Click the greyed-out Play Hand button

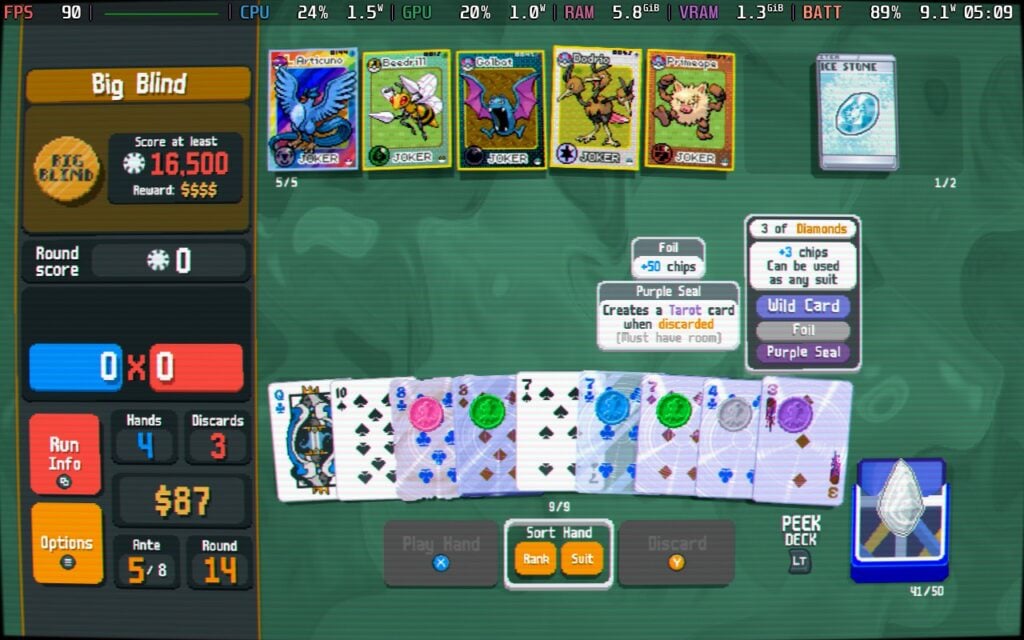coord(440,552)
